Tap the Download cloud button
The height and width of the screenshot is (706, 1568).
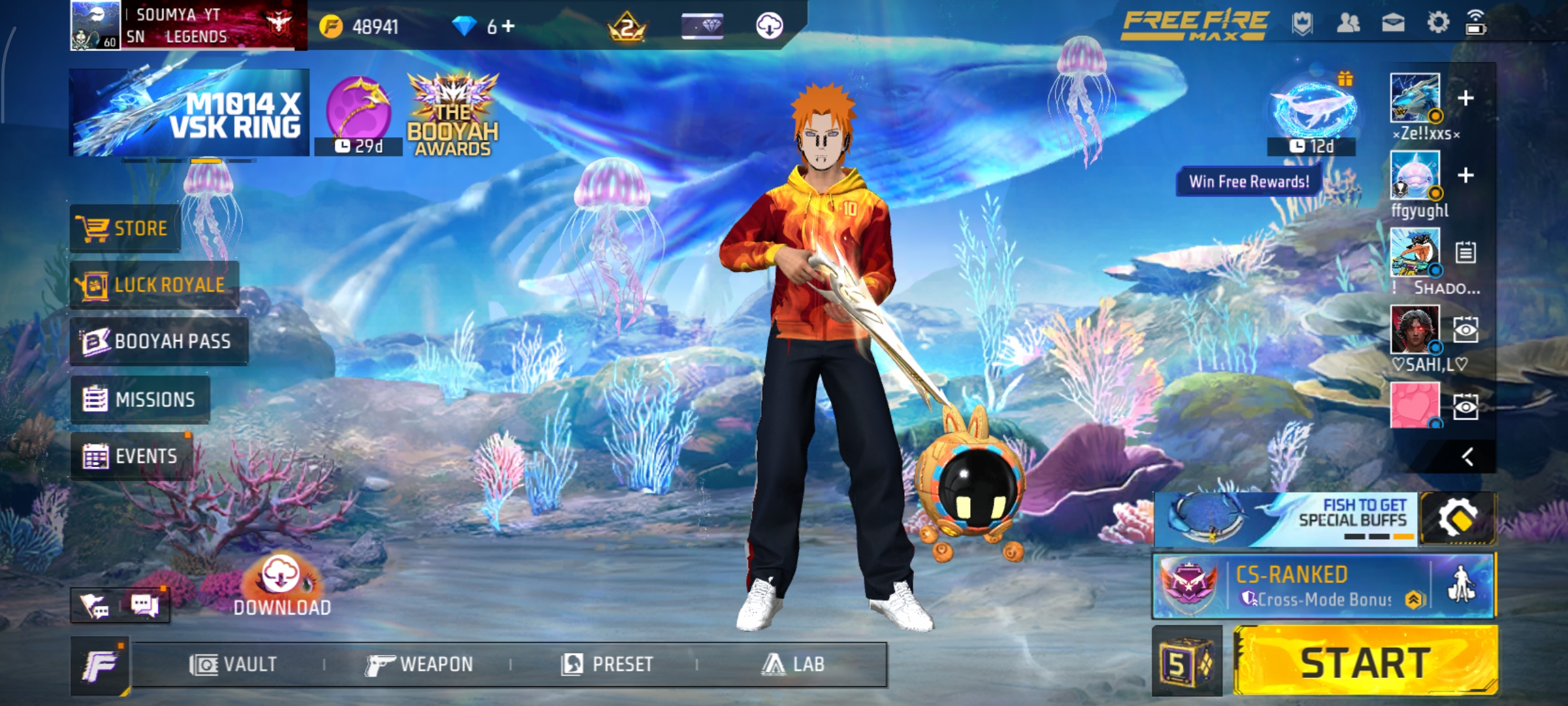(x=282, y=586)
